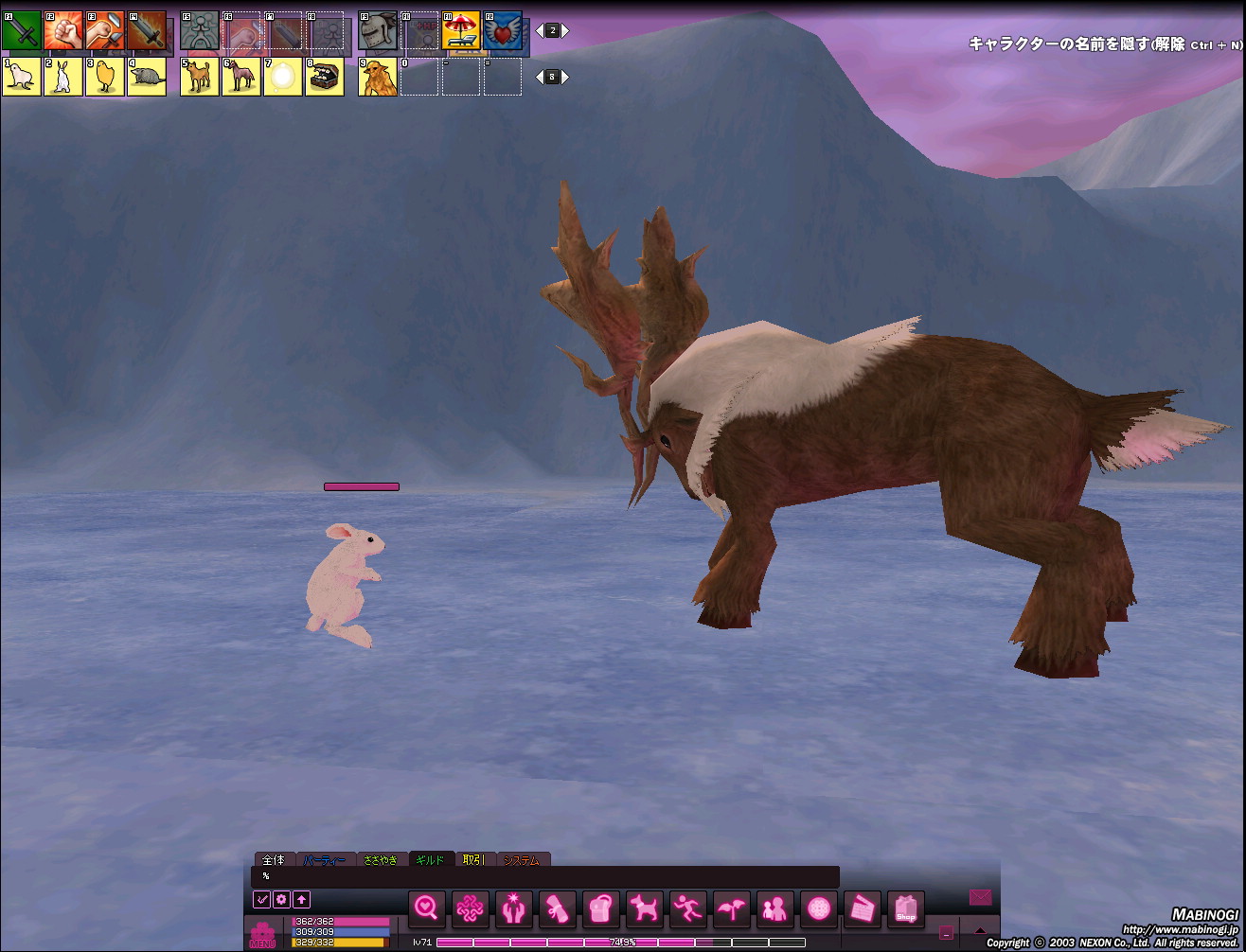Open the magnifying glass heart icon
The width and height of the screenshot is (1246, 952).
(427, 909)
